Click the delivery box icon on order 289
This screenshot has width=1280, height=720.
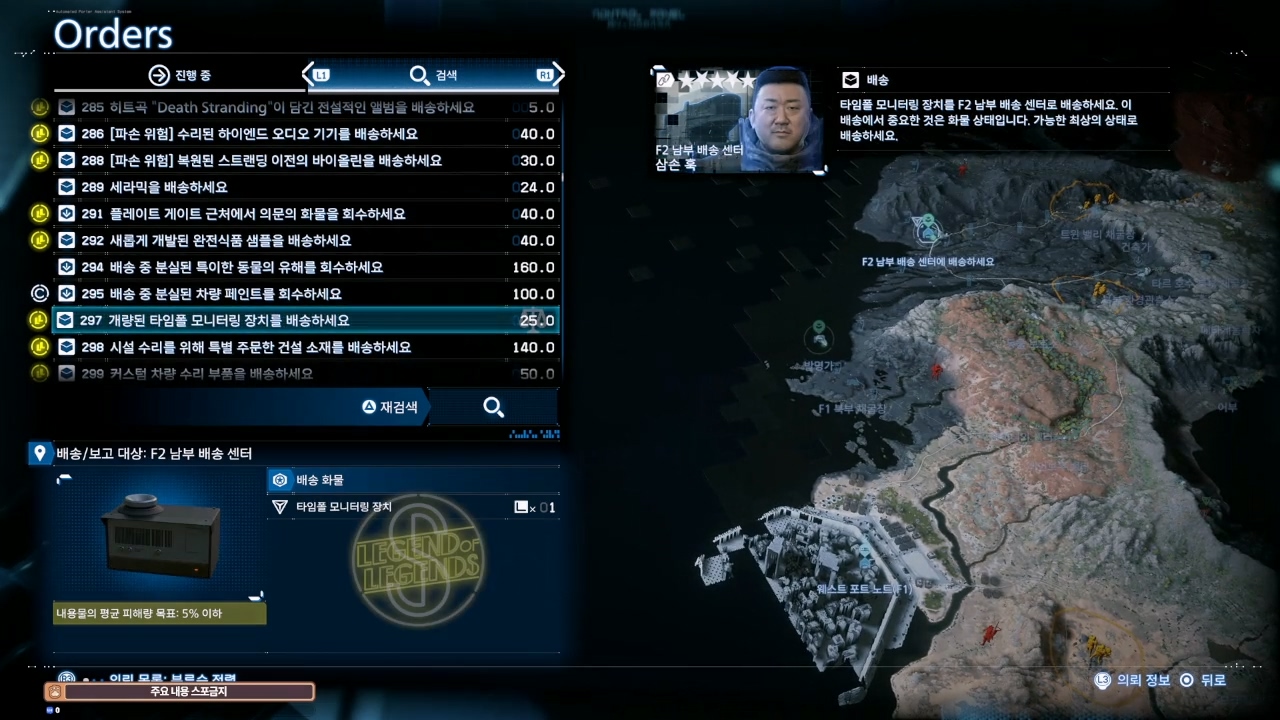tap(66, 186)
